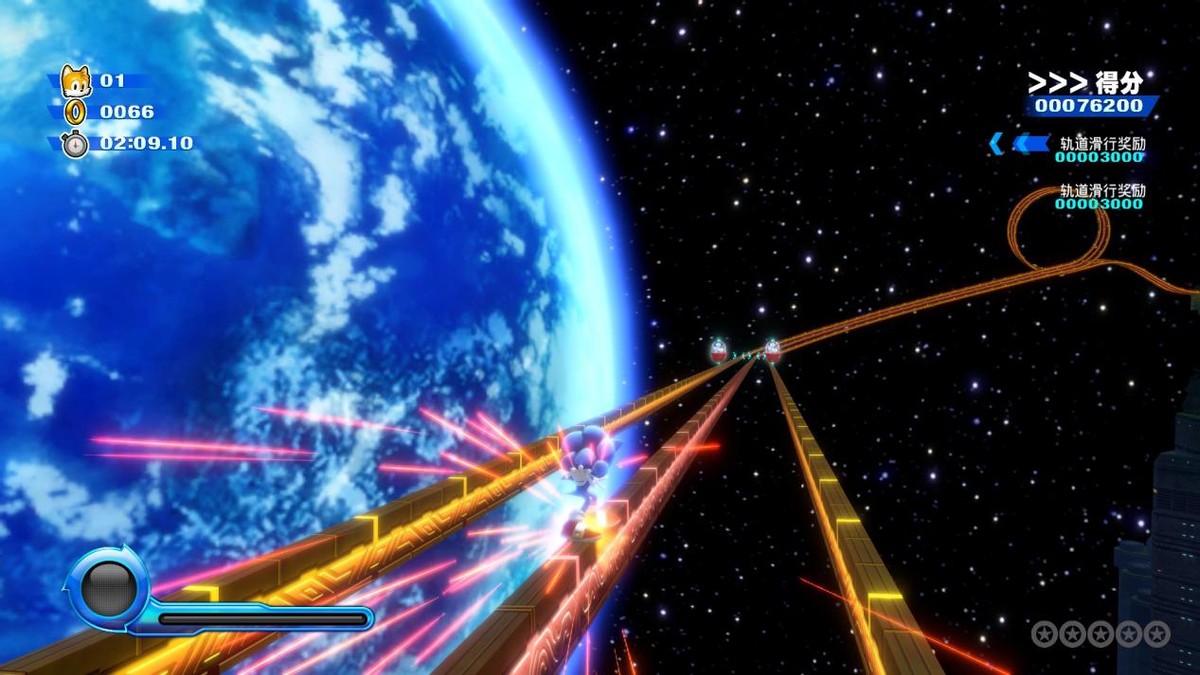Open the red star ring tracker

tap(1100, 633)
